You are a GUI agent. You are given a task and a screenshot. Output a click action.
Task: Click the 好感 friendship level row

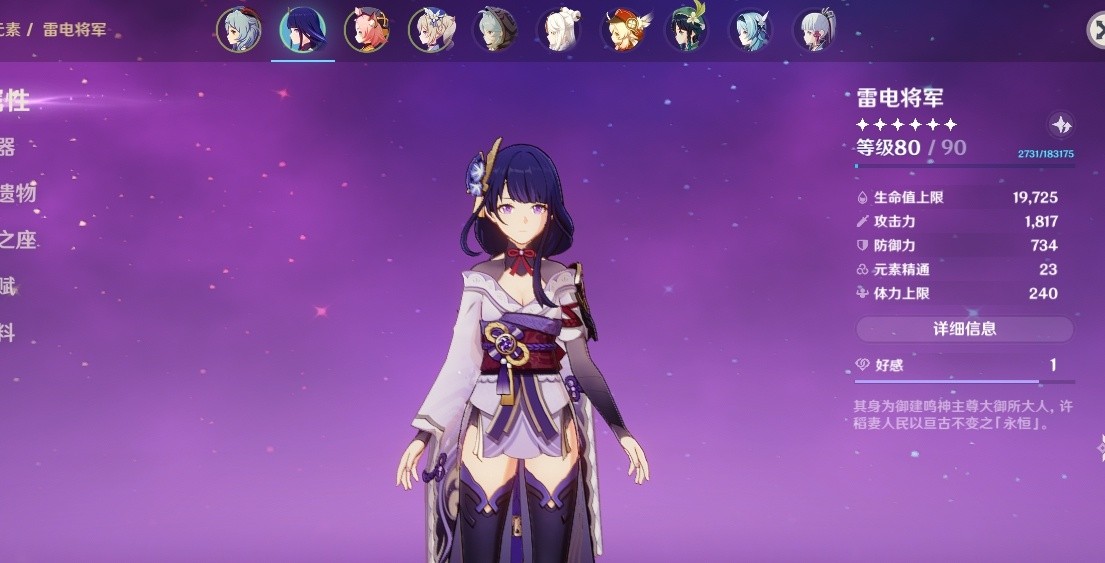(x=964, y=366)
